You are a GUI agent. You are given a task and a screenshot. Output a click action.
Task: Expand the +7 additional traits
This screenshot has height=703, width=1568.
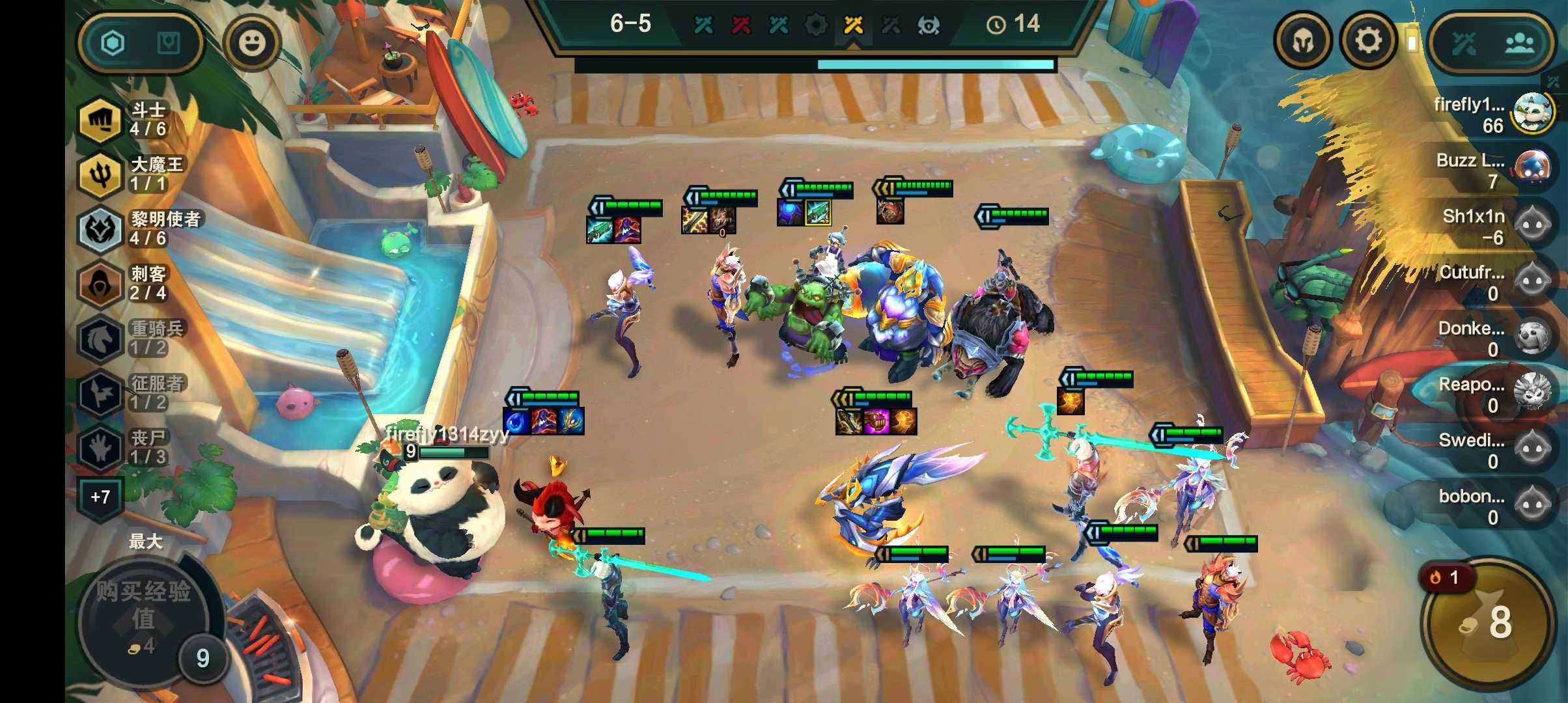(x=100, y=498)
